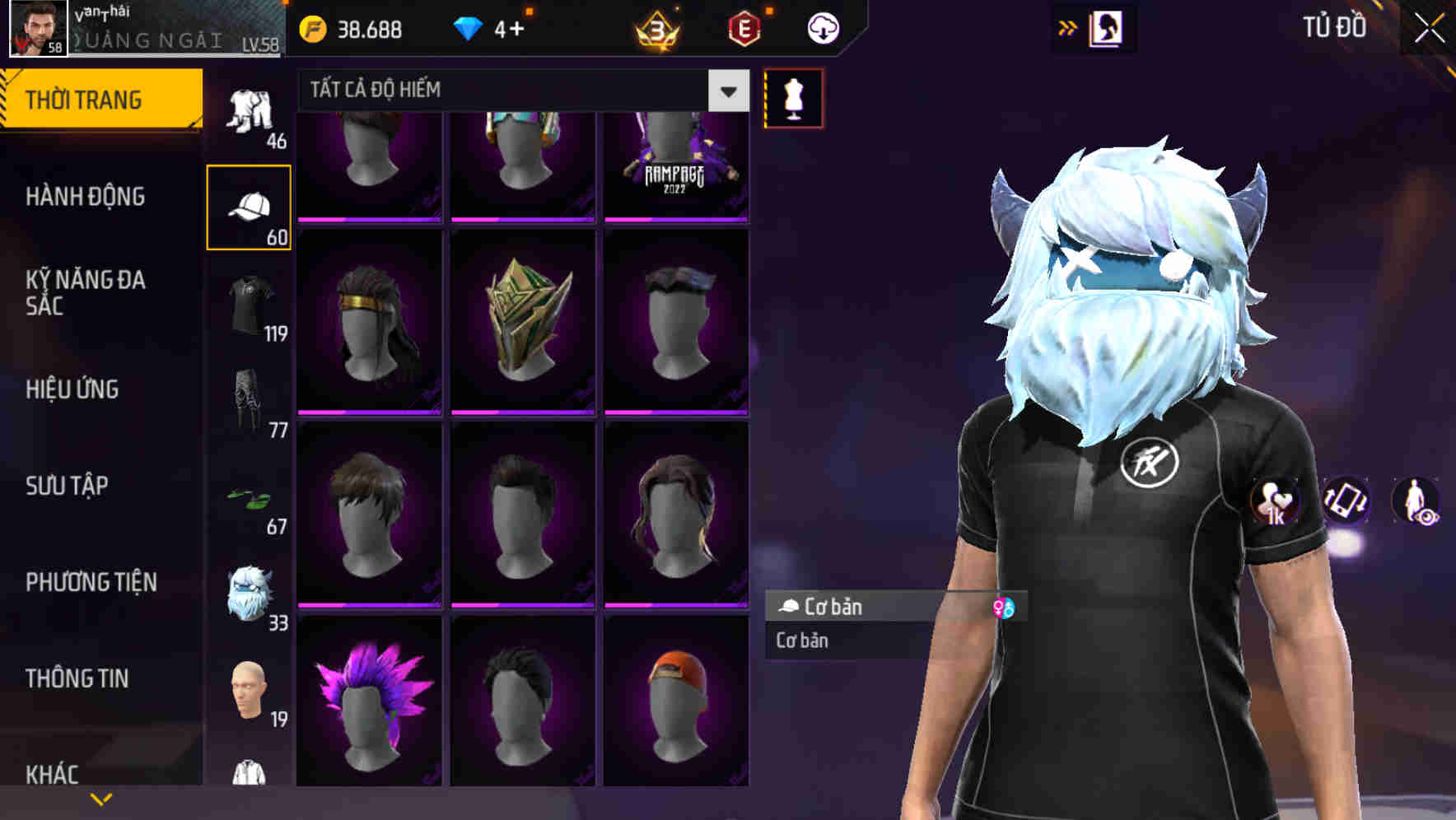Click the mannequin outfit preview icon
The height and width of the screenshot is (820, 1456).
click(x=793, y=97)
